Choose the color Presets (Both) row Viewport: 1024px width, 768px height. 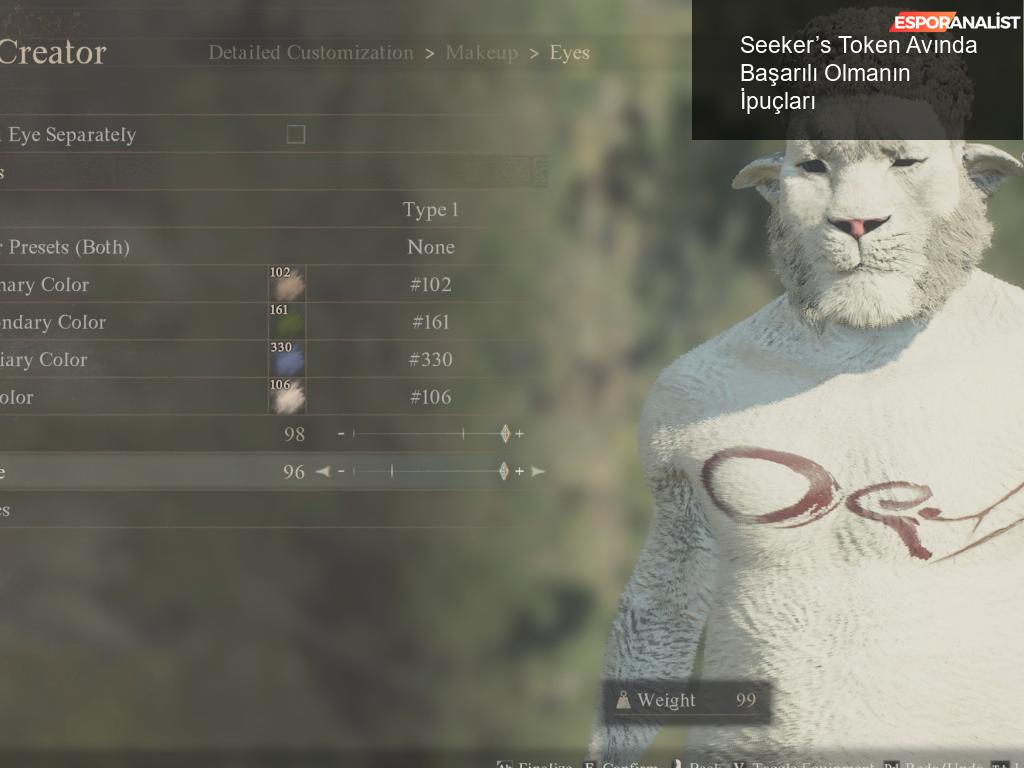click(431, 247)
